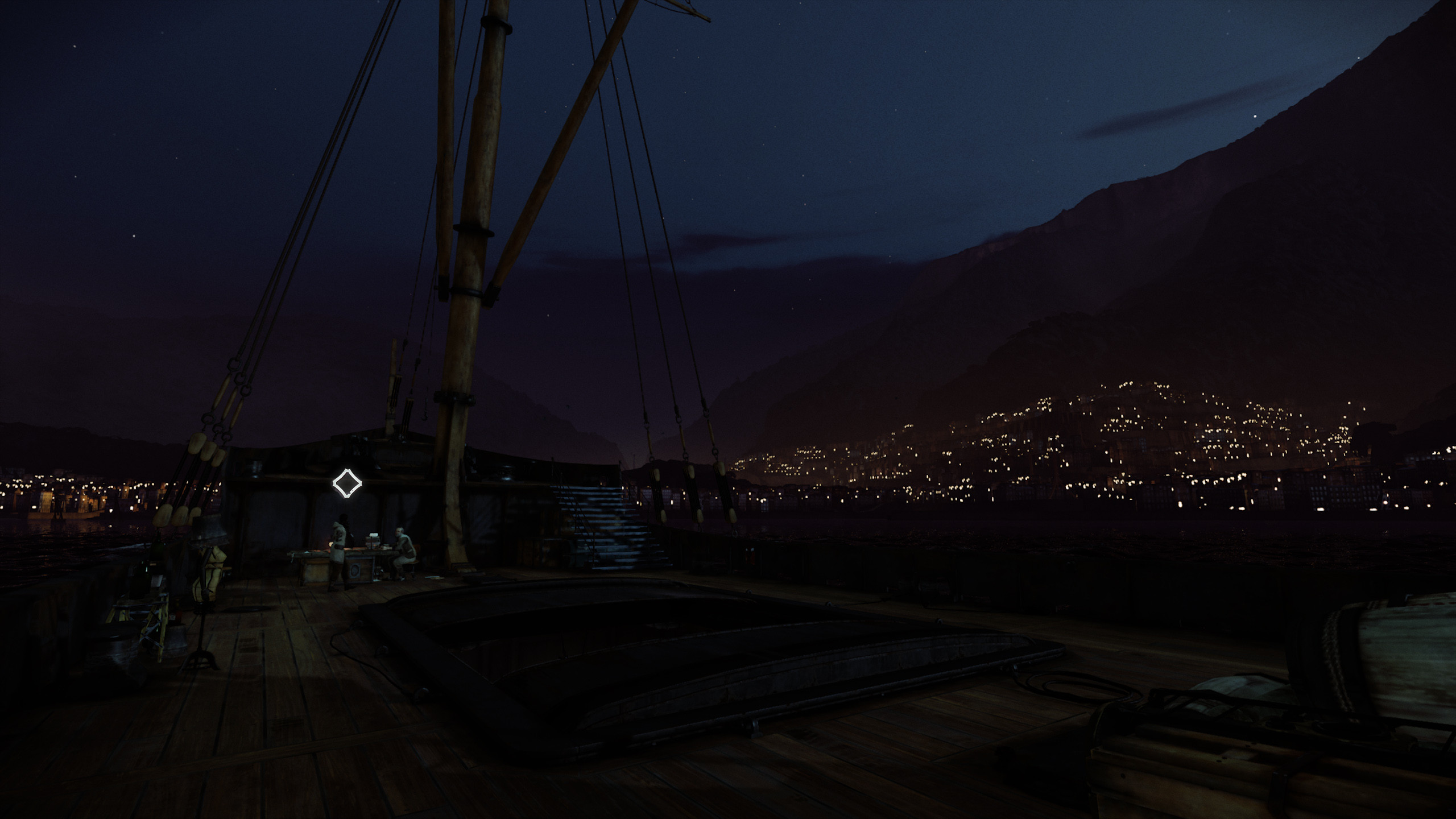
Task: Click the white diamond objective marker
Action: coord(347,483)
